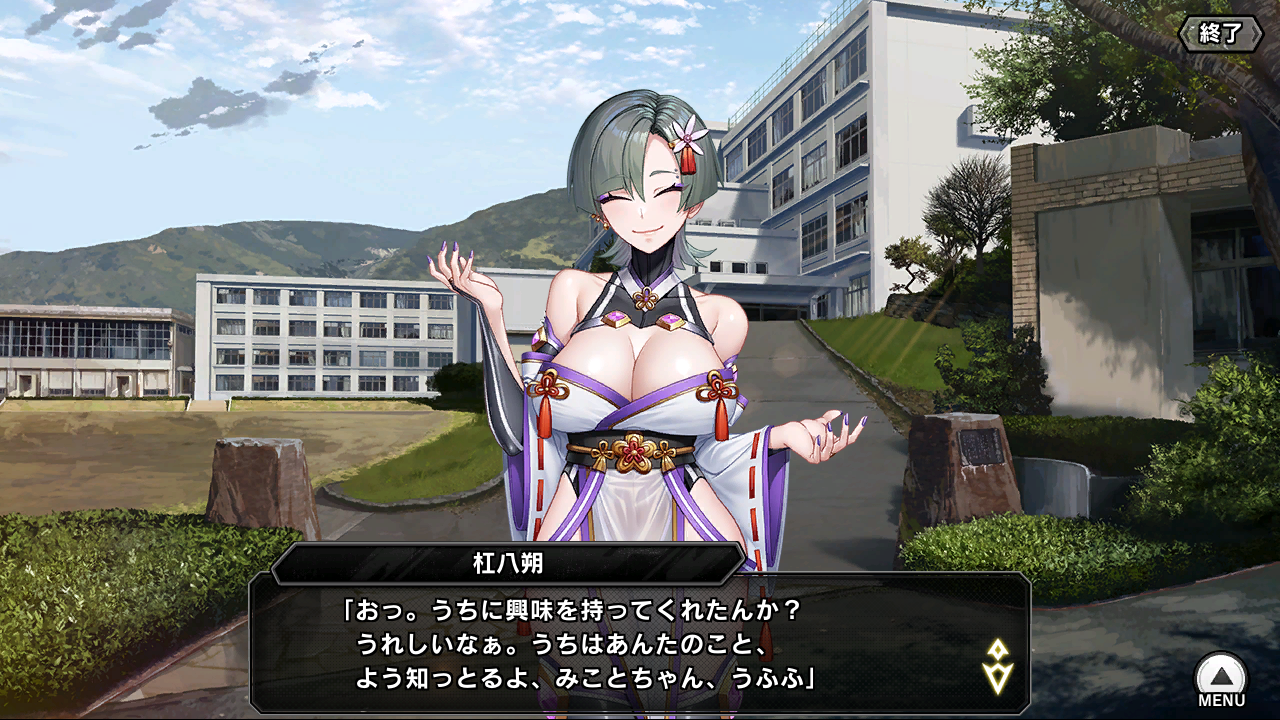The height and width of the screenshot is (720, 1280).
Task: Click the hexagonal 終了 badge top right
Action: 1220,32
